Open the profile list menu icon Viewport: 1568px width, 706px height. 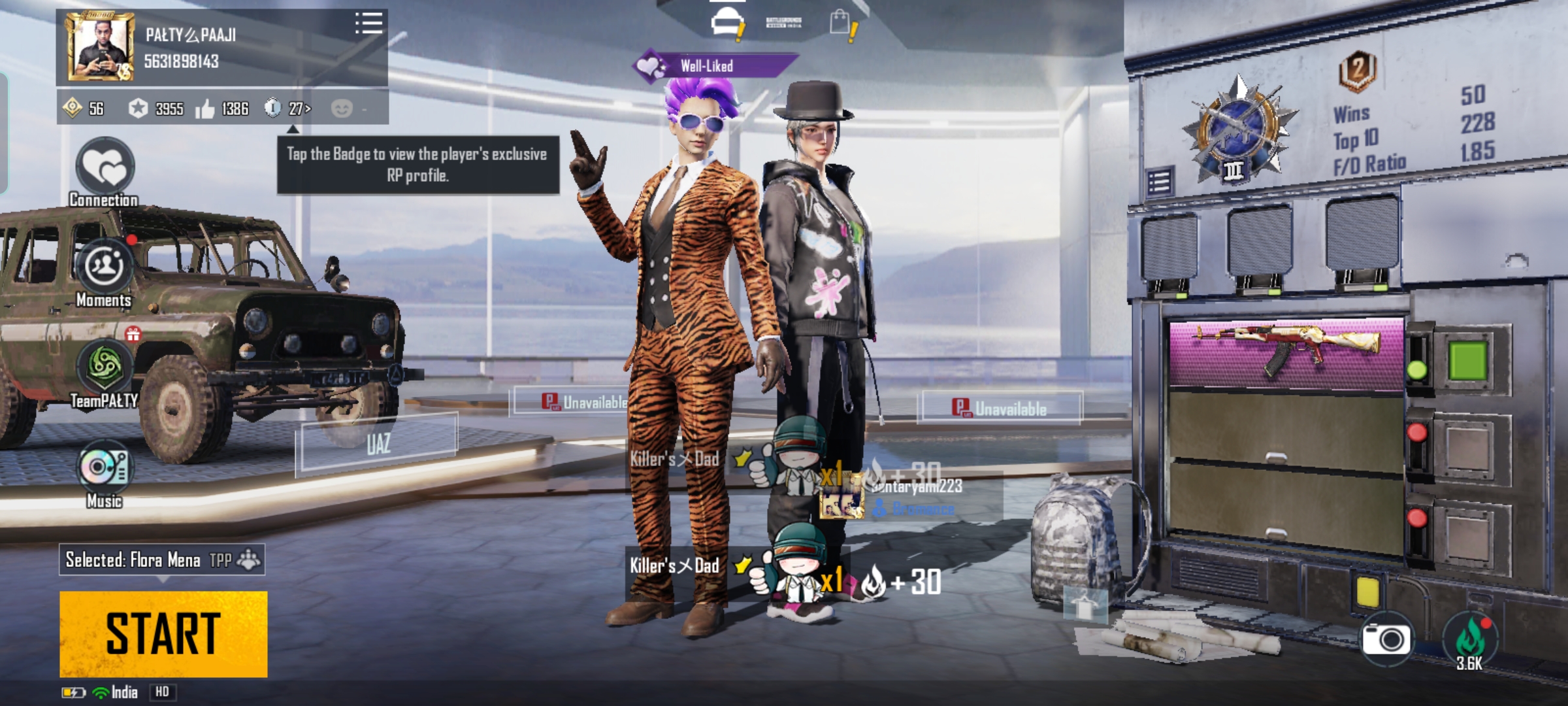point(368,23)
